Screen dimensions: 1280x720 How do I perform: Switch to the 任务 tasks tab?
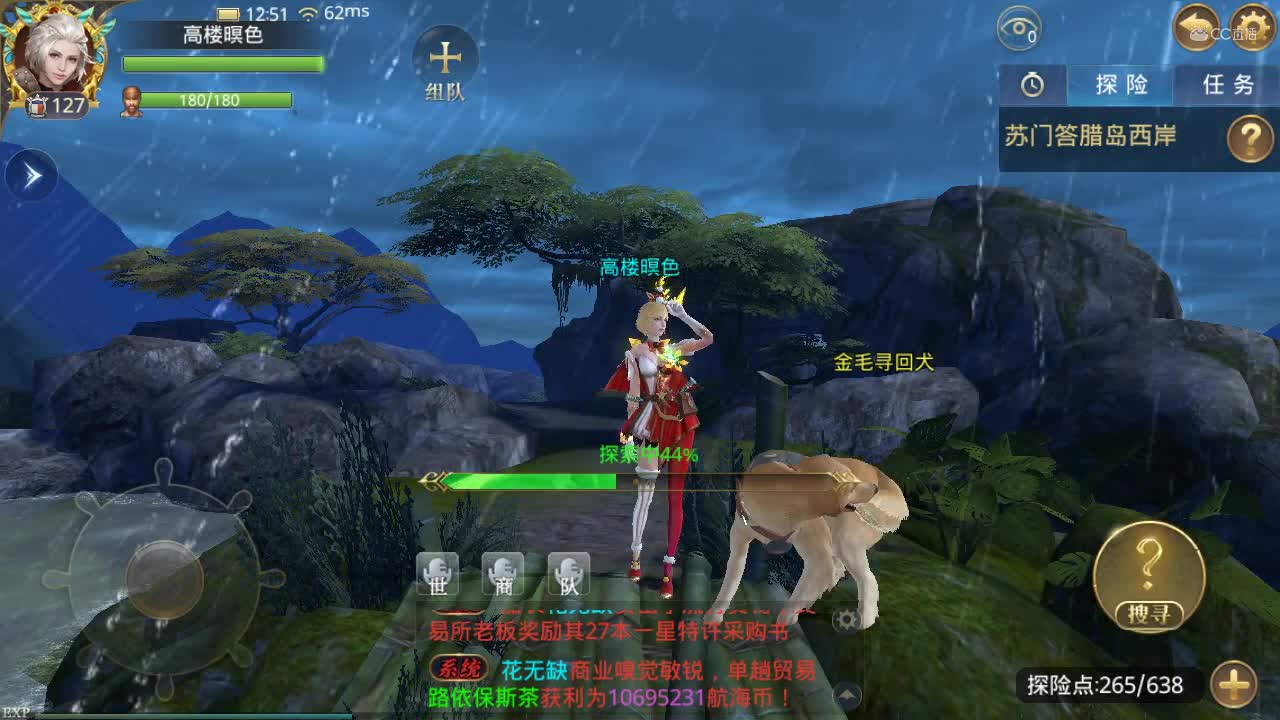[x=1227, y=86]
